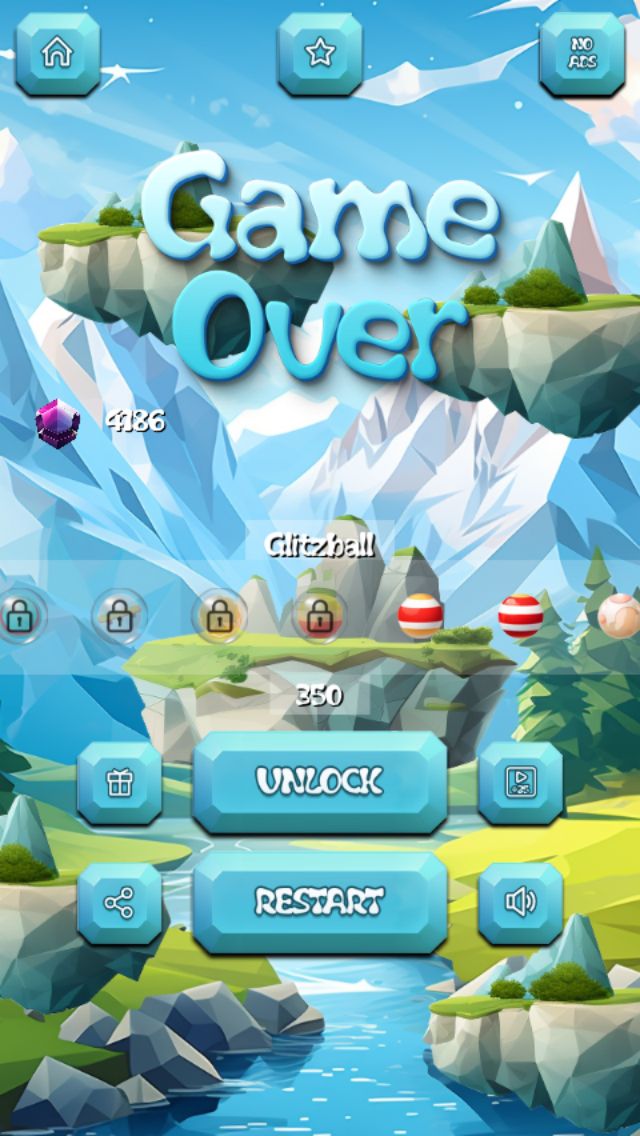The width and height of the screenshot is (640, 1136).
Task: Choose the orange striped ball skin
Action: 420,616
